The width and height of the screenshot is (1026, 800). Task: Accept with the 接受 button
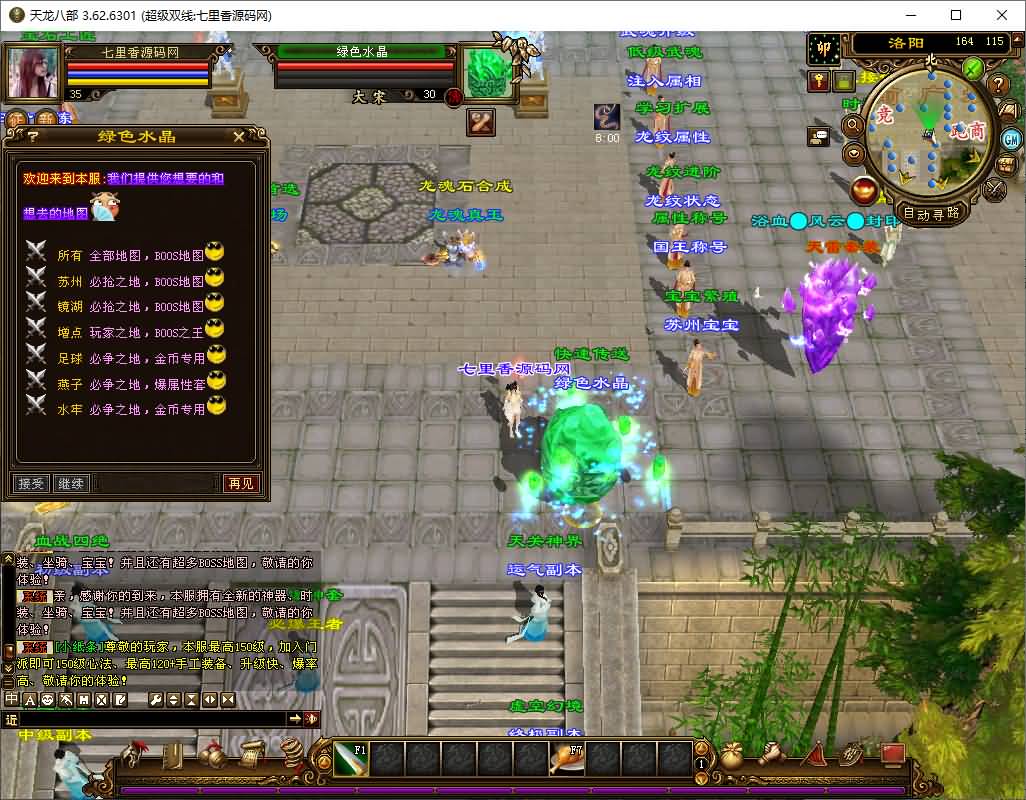pyautogui.click(x=31, y=483)
